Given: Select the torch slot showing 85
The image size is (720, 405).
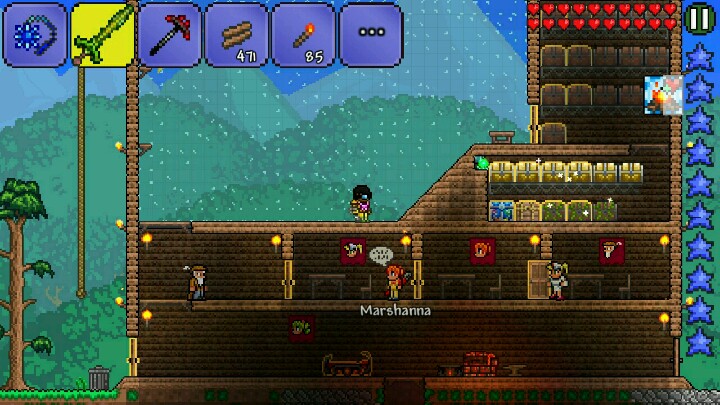Looking at the screenshot, I should pos(303,34).
